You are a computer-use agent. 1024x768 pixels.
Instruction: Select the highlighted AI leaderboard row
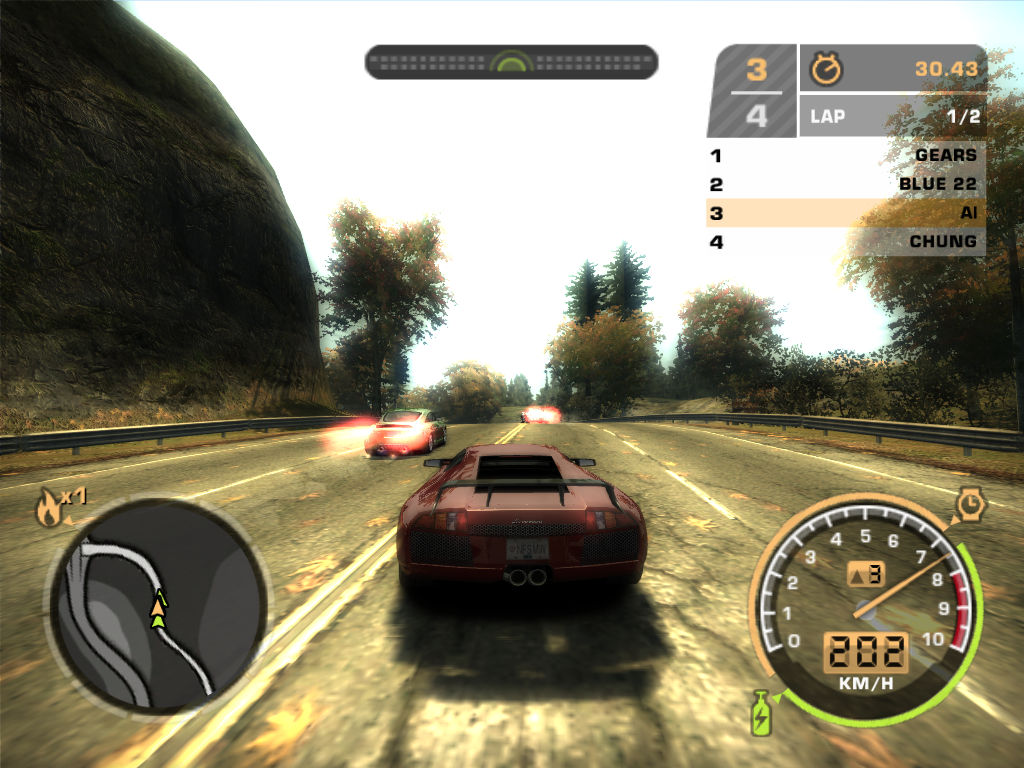tap(846, 213)
